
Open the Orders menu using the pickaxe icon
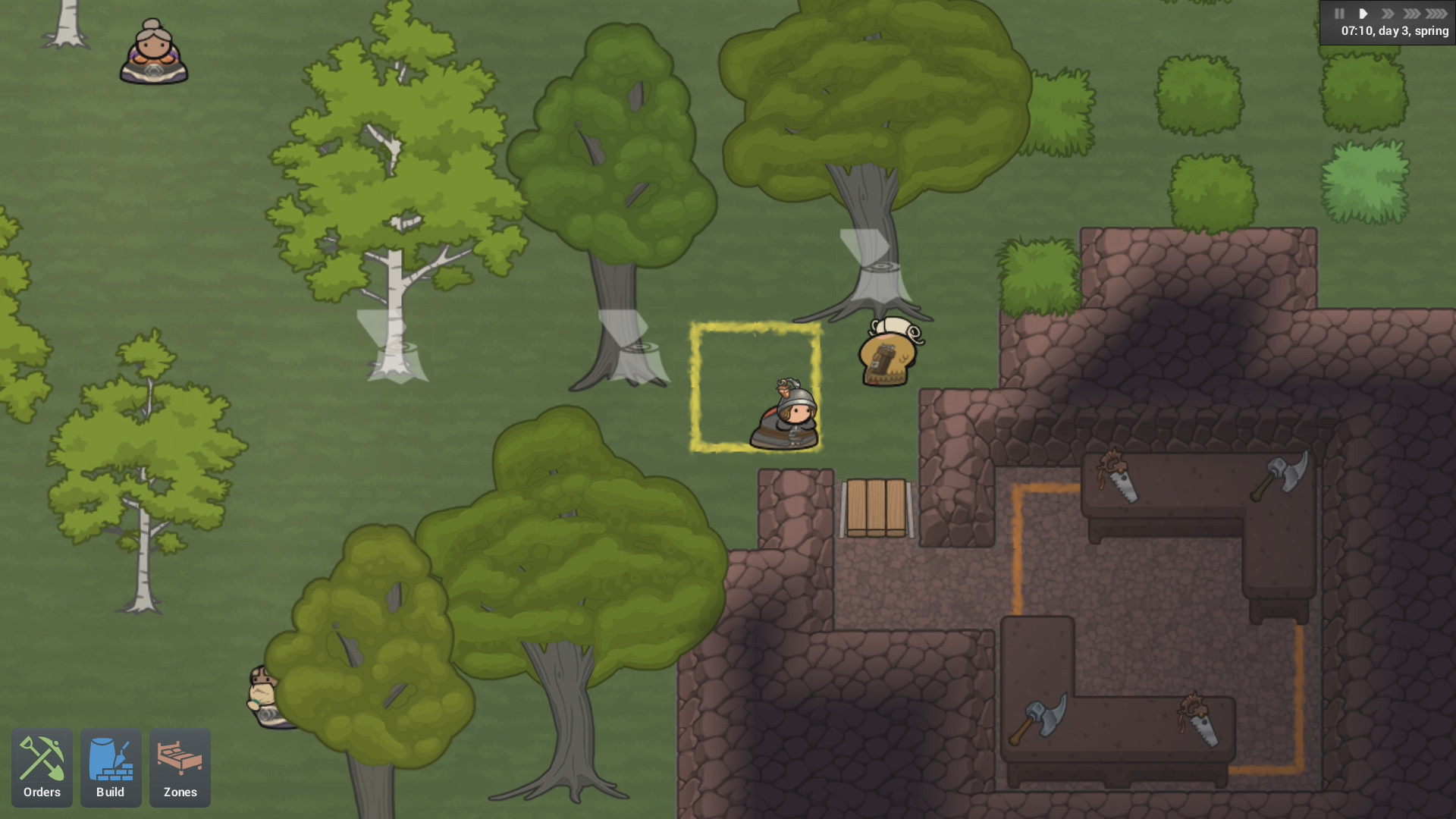(42, 767)
